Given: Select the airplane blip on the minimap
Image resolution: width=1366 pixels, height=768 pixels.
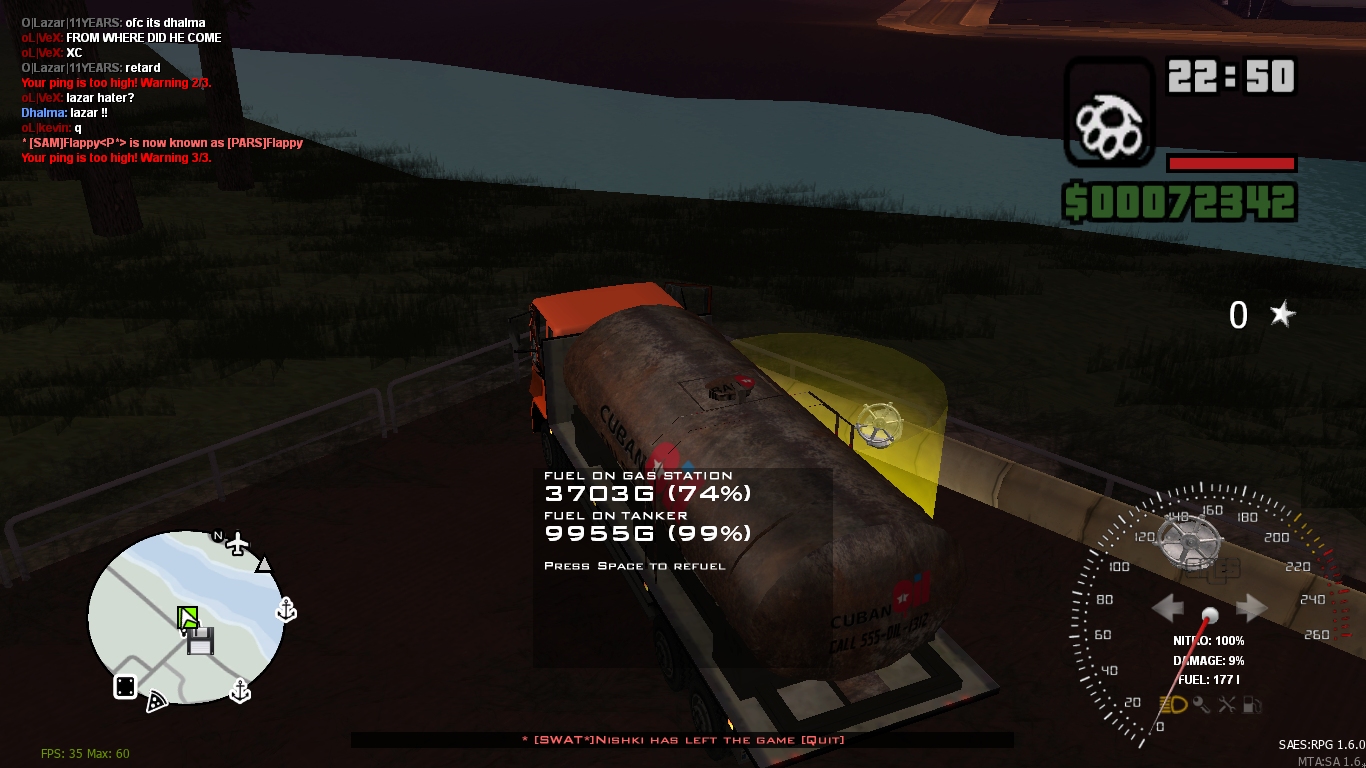Looking at the screenshot, I should (237, 543).
